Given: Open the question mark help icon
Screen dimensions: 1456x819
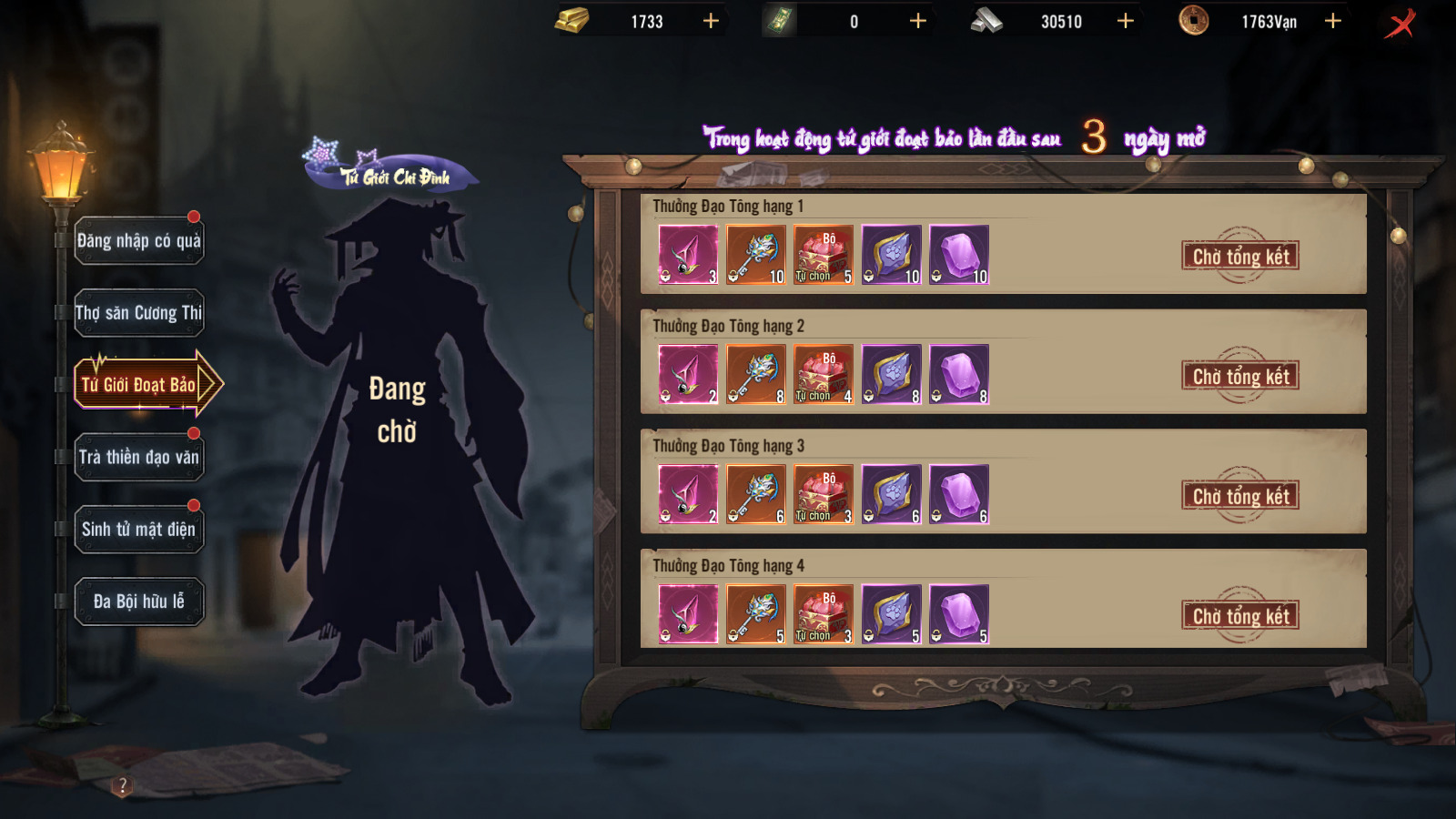Looking at the screenshot, I should [x=123, y=785].
